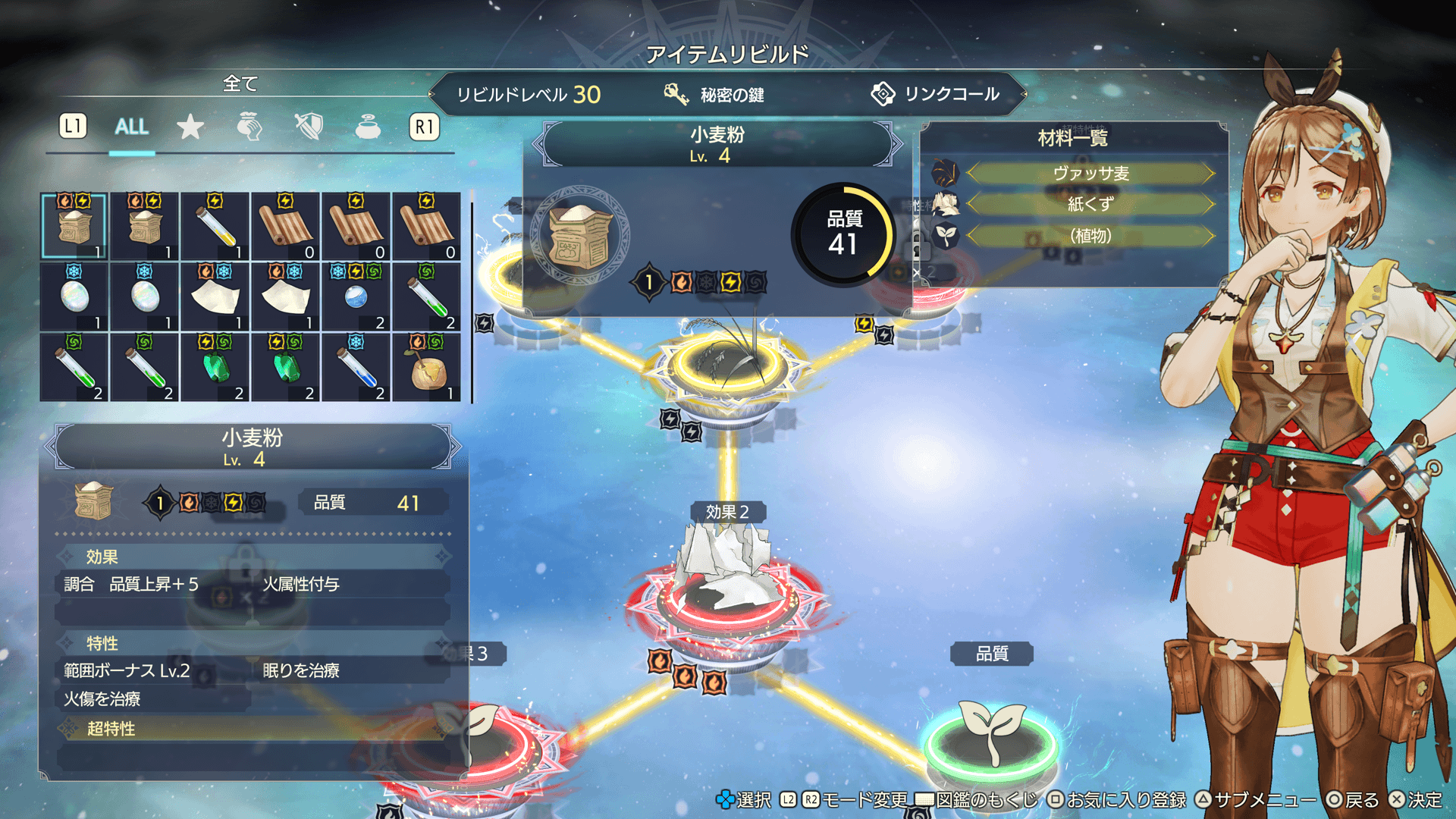Viewport: 1456px width, 819px height.
Task: Select the highlighted flour sack slot
Action: point(74,226)
